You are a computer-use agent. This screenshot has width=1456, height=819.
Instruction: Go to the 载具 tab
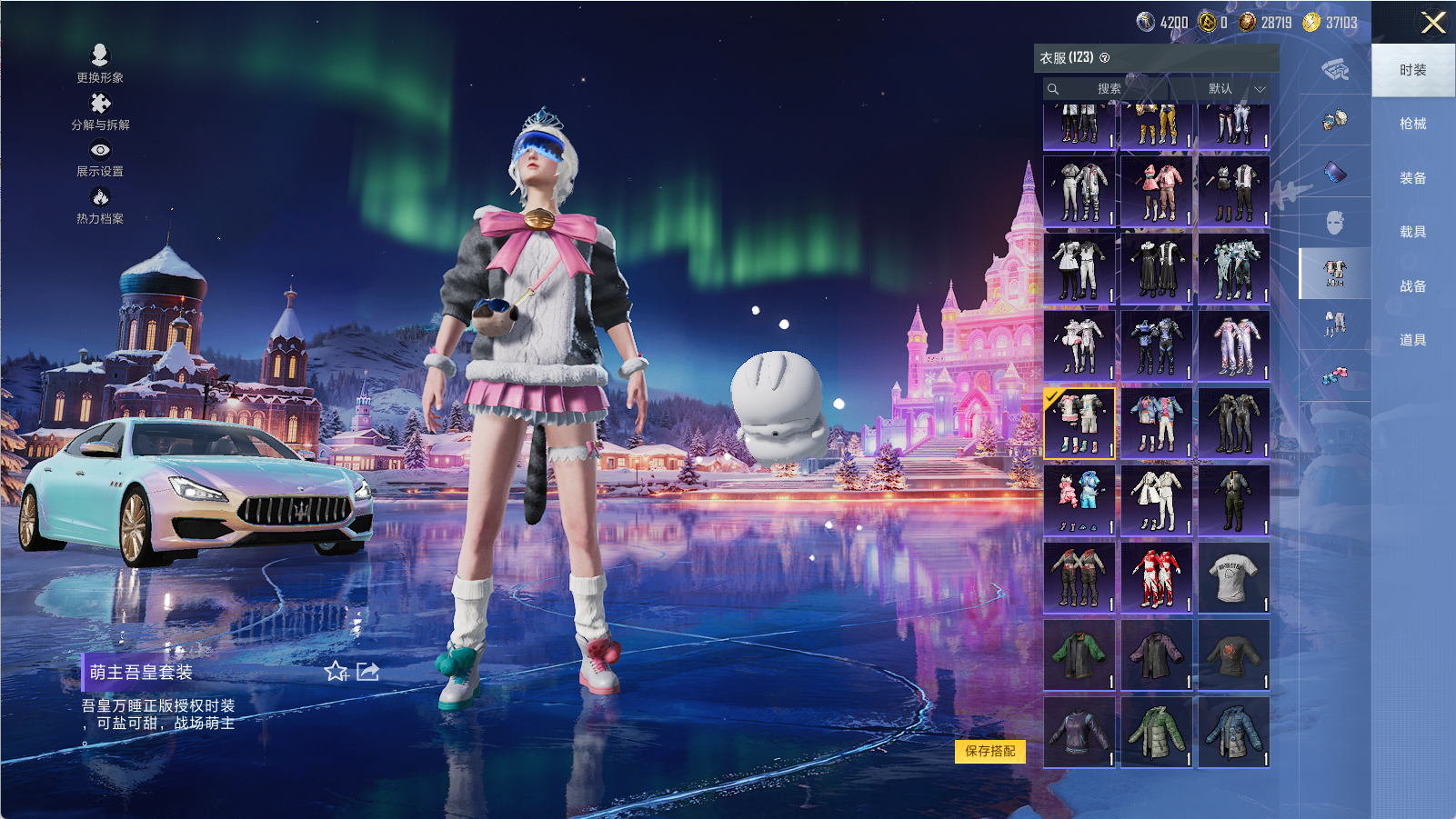coord(1412,232)
